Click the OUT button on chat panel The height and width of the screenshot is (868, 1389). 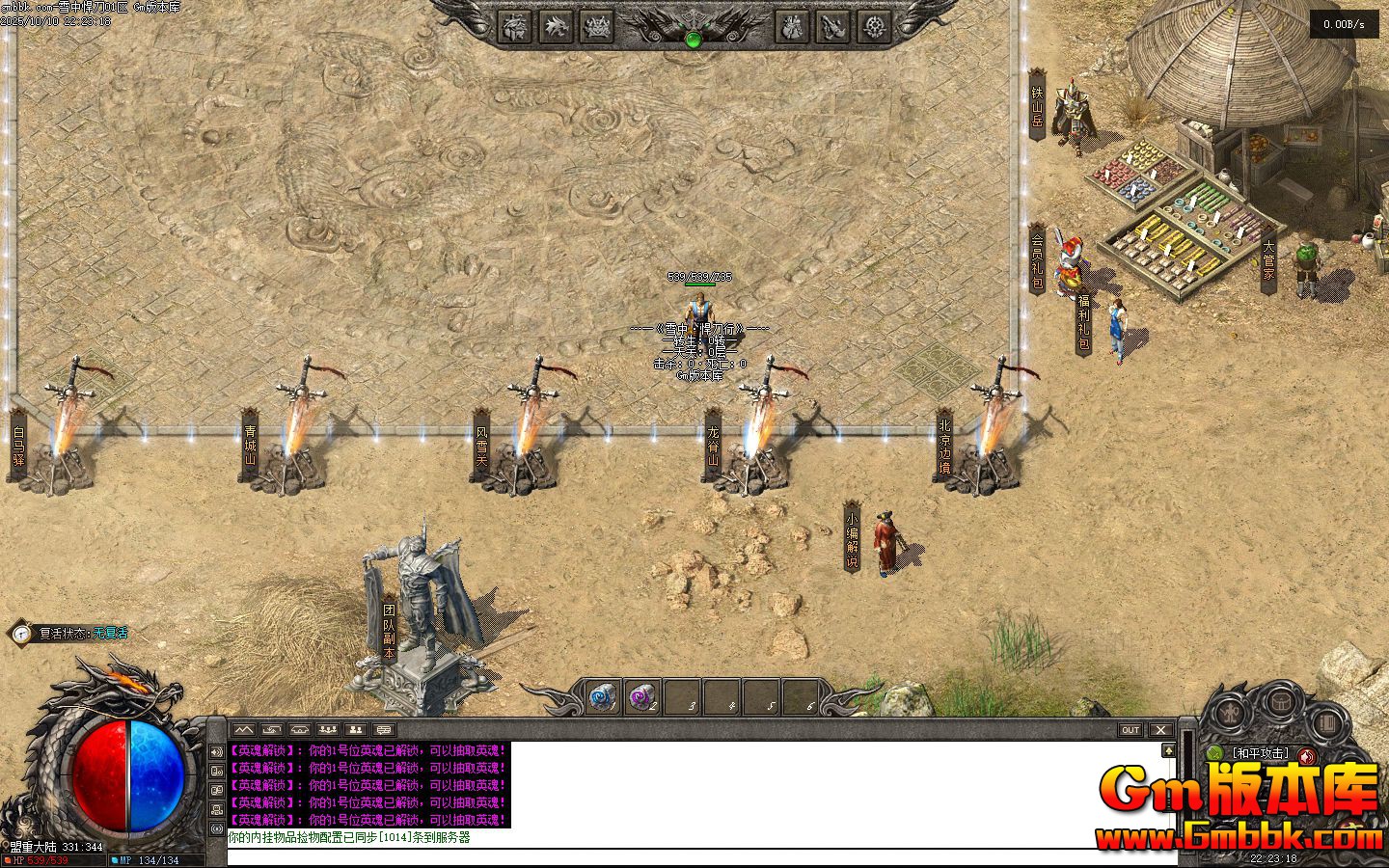click(x=1130, y=730)
